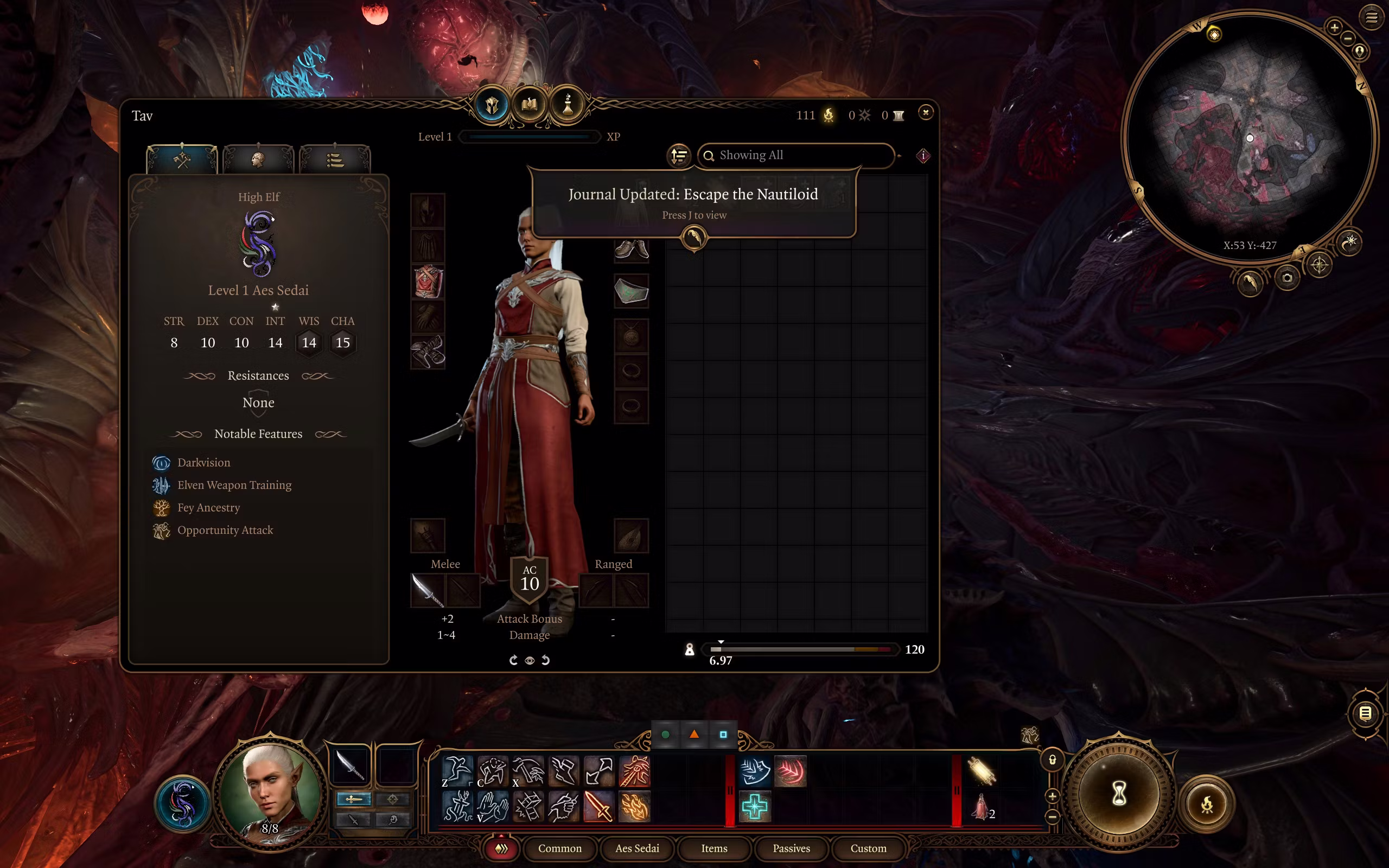Click the Journal Updated notification
The height and width of the screenshot is (868, 1389).
693,202
